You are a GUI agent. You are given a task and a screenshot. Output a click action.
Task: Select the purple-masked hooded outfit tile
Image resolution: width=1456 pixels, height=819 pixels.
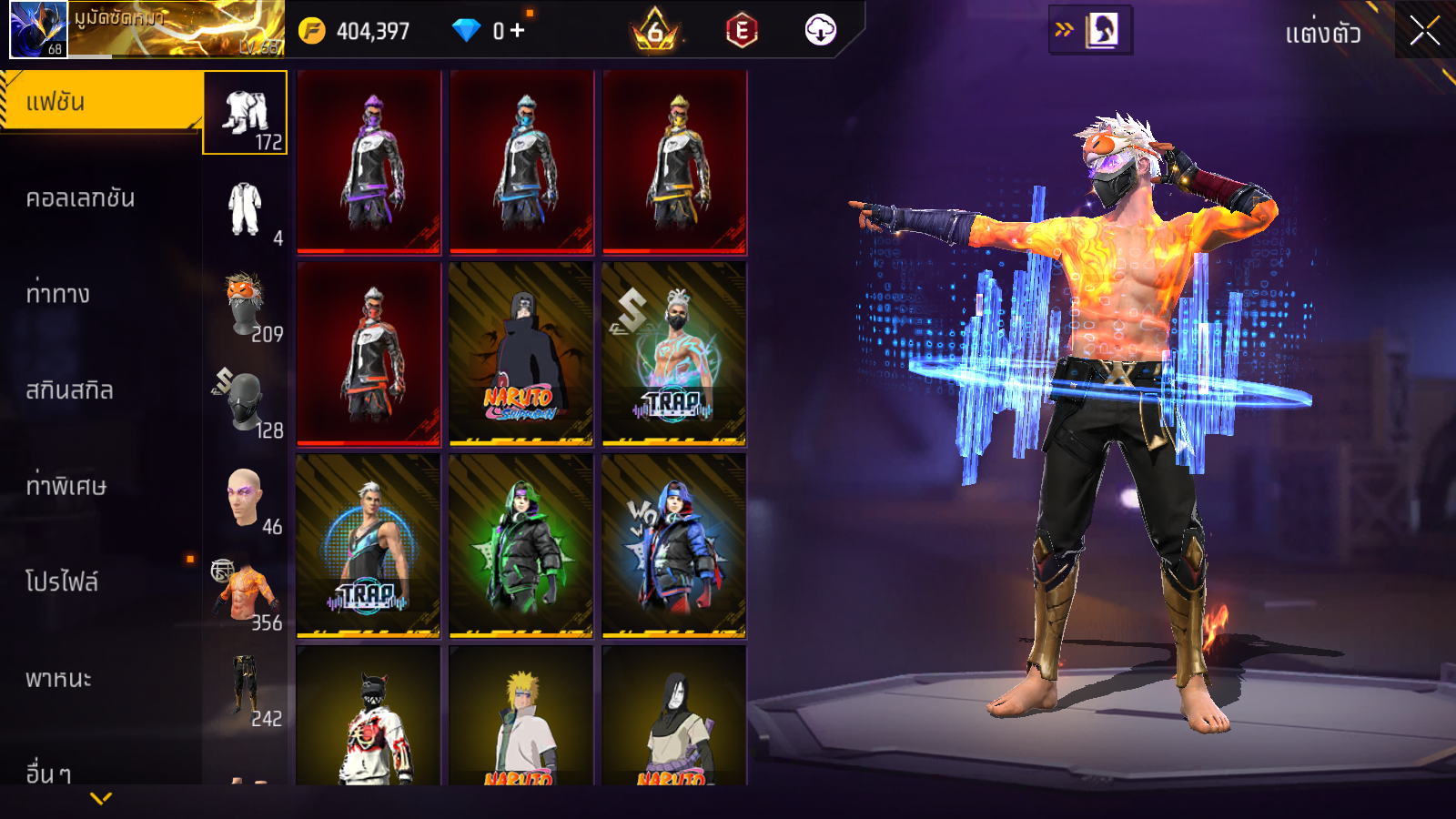pos(369,162)
